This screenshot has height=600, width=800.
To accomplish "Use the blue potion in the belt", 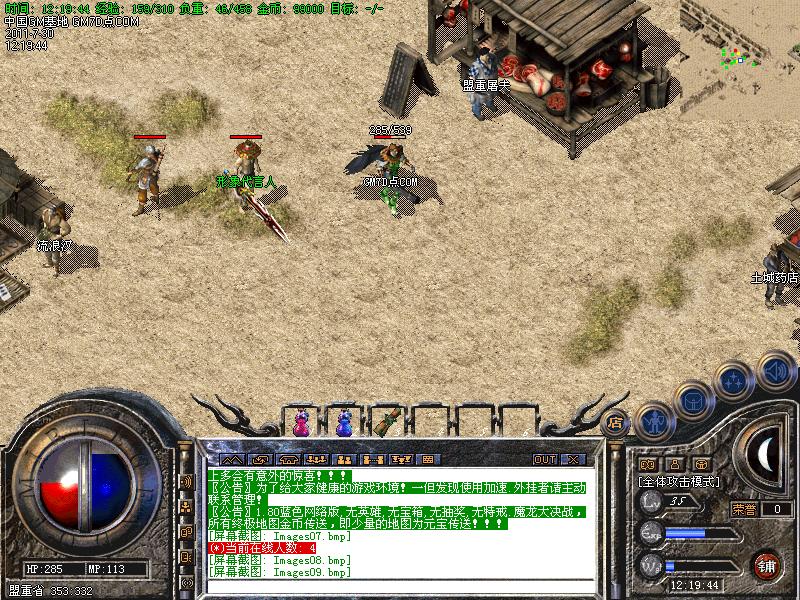I will tap(345, 423).
